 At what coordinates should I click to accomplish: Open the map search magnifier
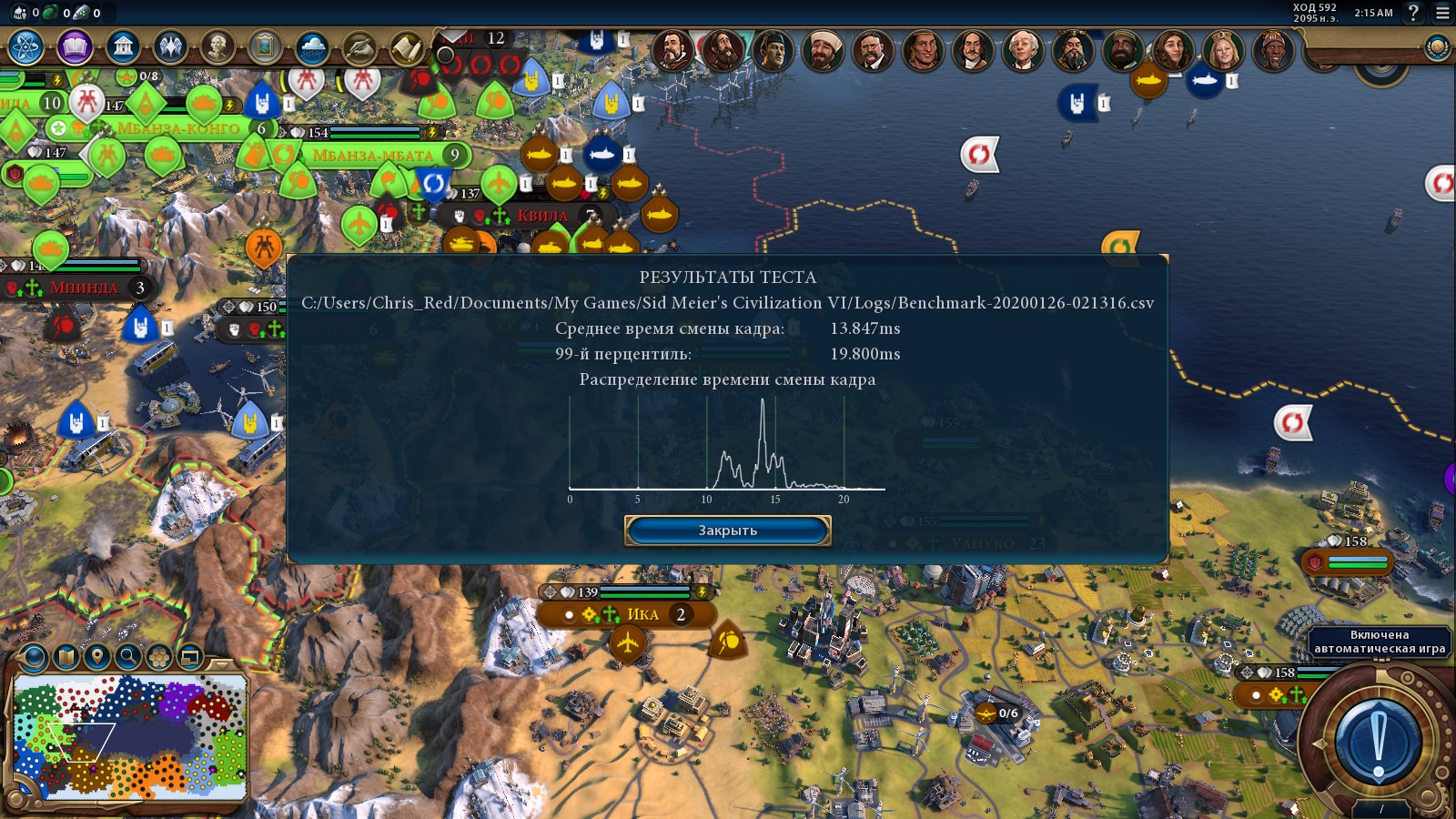click(128, 656)
